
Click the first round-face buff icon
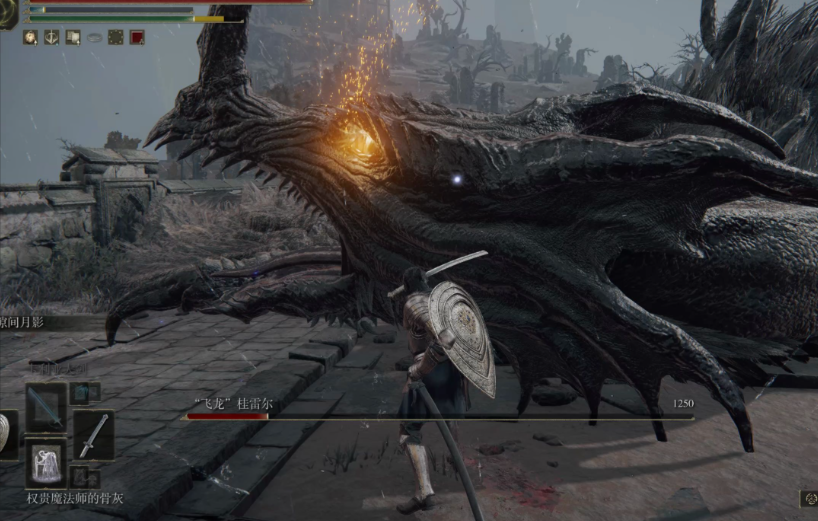[x=30, y=37]
